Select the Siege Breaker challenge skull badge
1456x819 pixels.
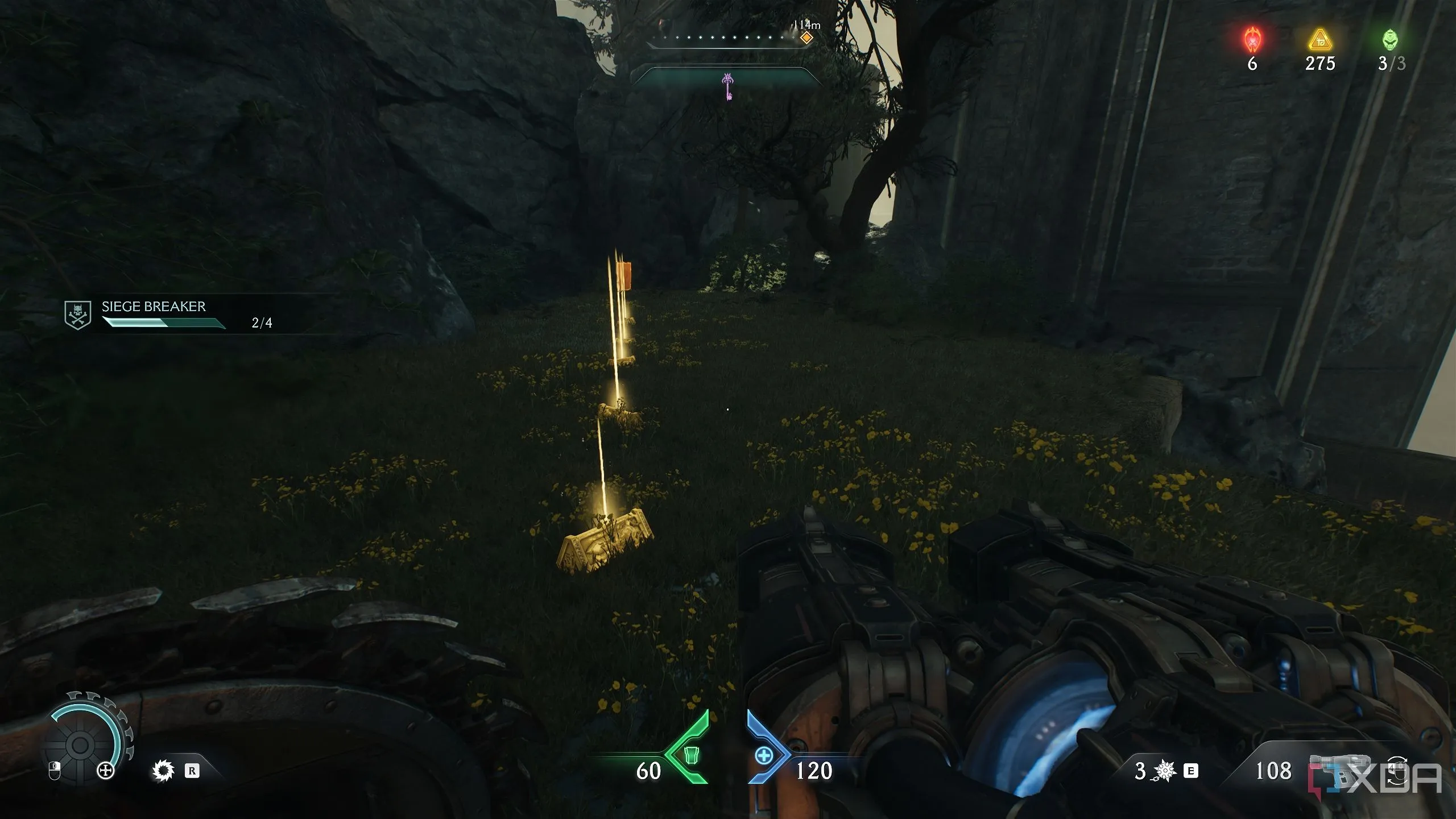pyautogui.click(x=77, y=315)
